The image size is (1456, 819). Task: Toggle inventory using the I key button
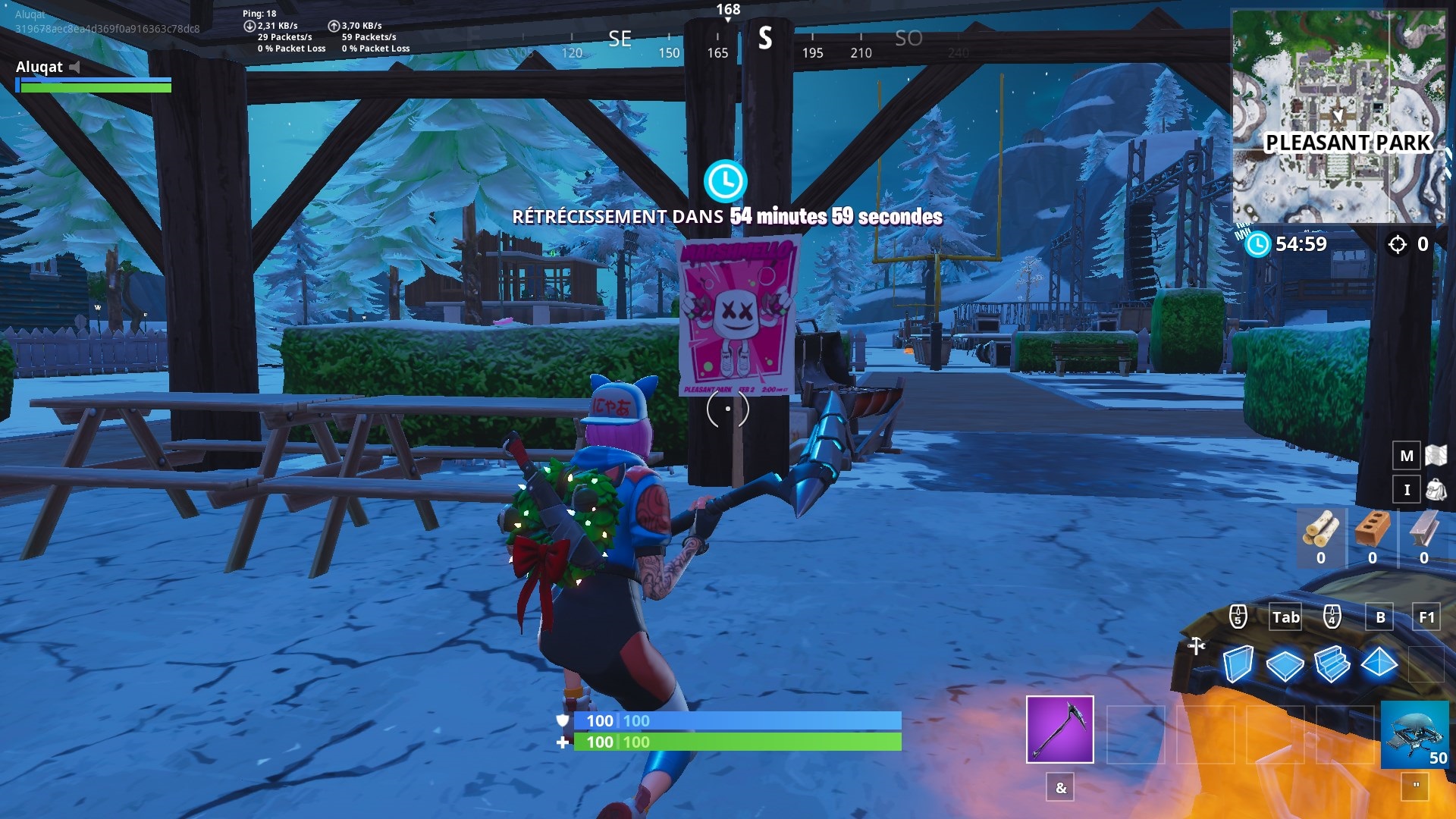[1407, 490]
